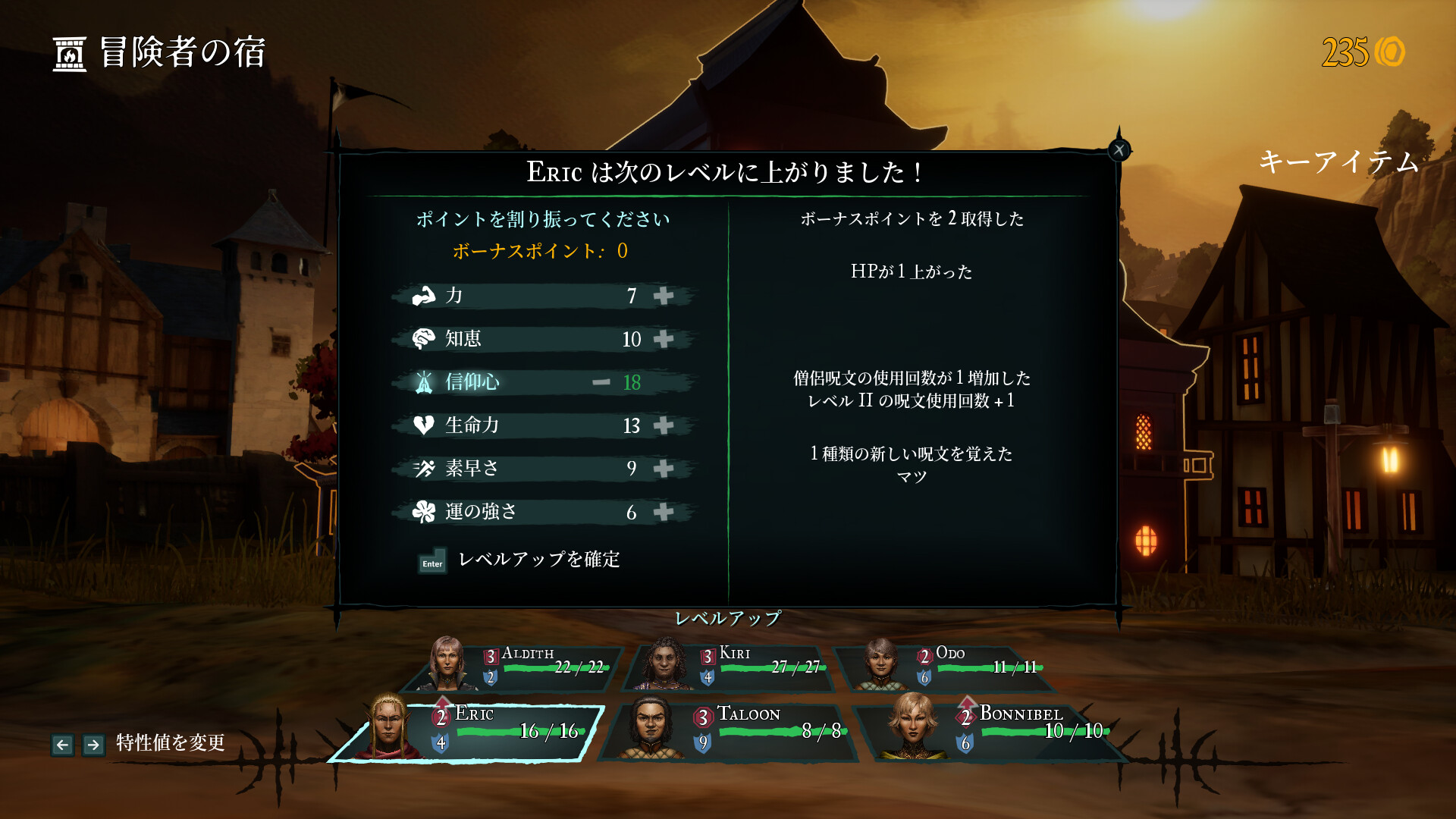The height and width of the screenshot is (819, 1456).
Task: Increase 知恵 using its plus button
Action: 664,340
